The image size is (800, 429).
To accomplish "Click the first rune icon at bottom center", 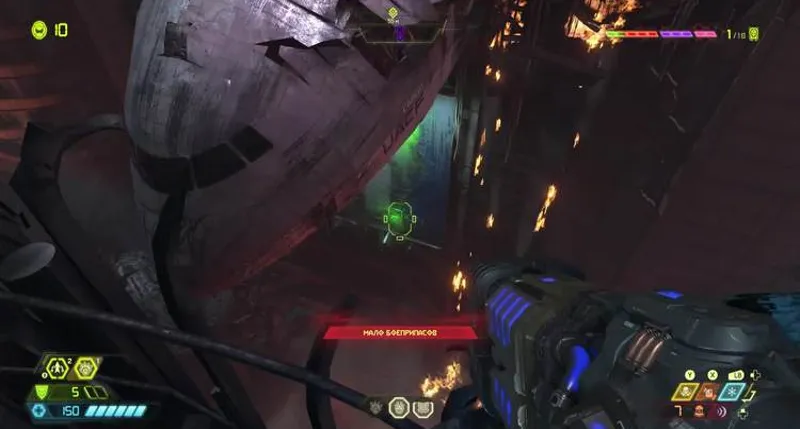I will 377,408.
